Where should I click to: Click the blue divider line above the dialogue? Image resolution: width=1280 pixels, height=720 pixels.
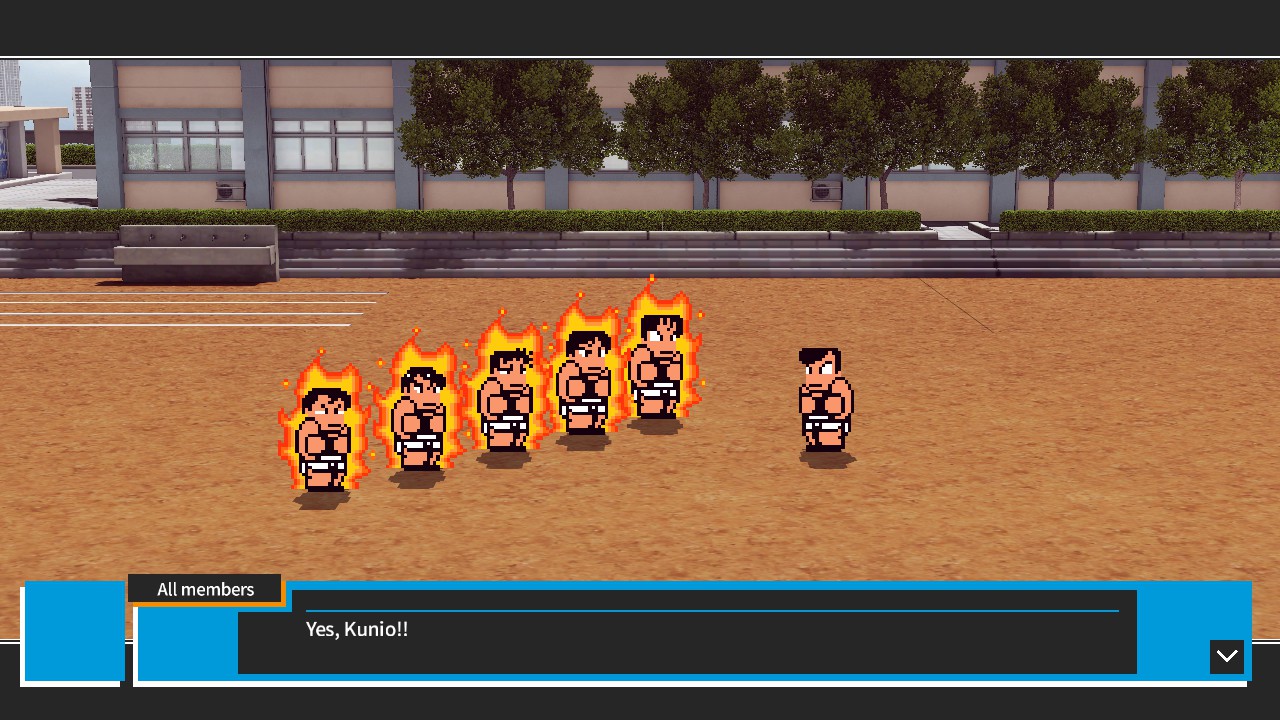(x=712, y=608)
